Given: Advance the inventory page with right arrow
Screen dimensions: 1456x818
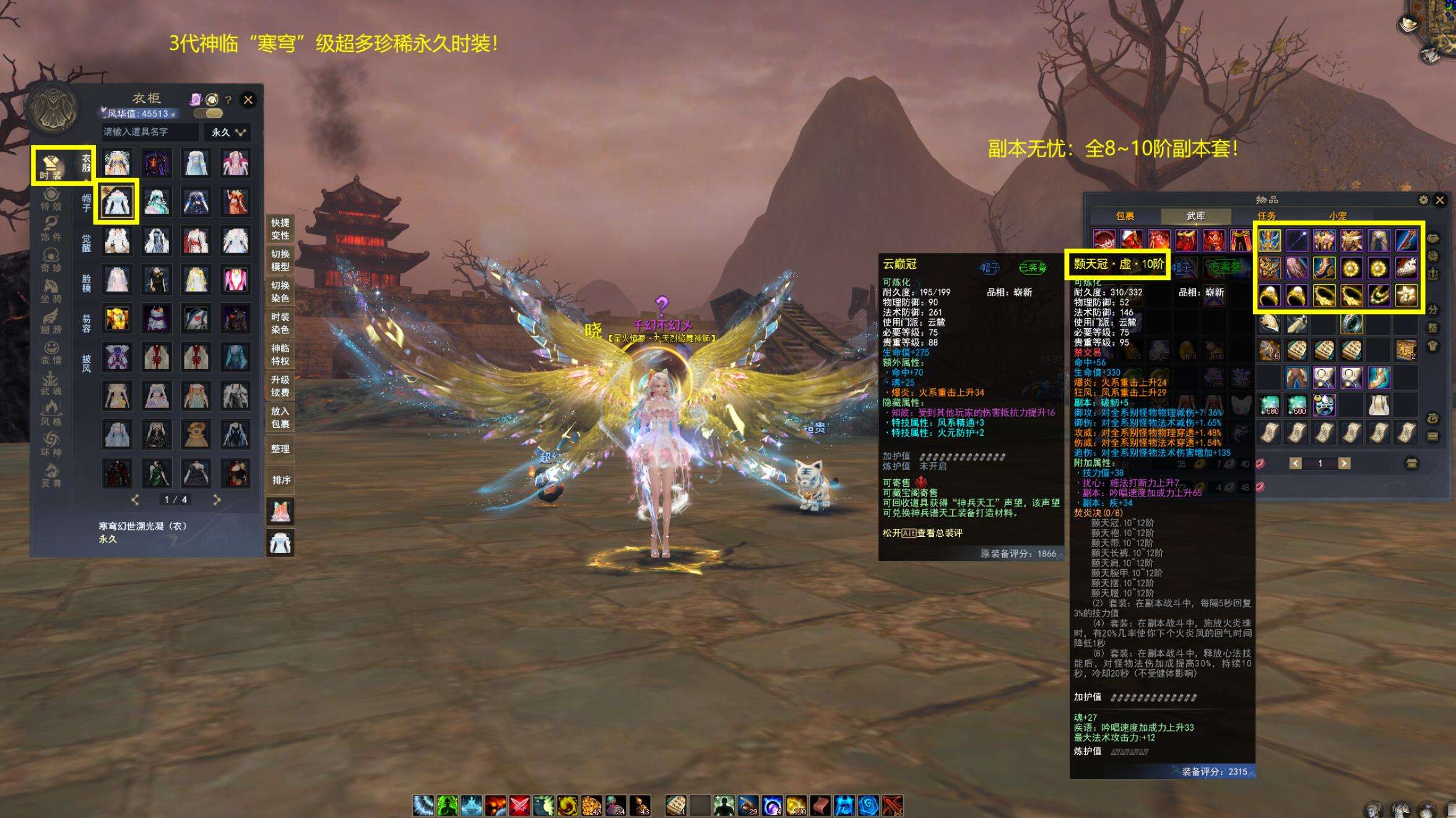Looking at the screenshot, I should [x=1344, y=463].
